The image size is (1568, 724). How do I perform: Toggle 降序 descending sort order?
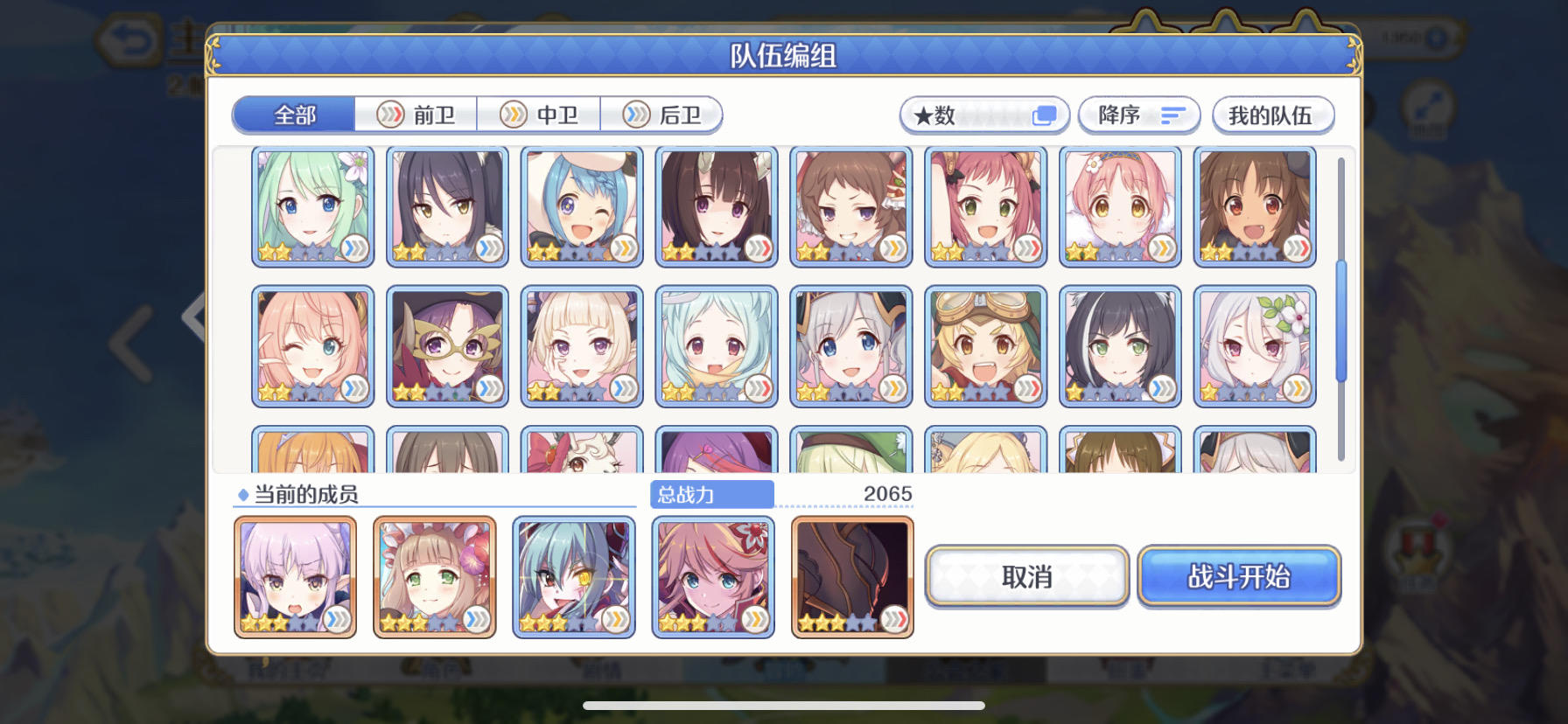pos(1137,115)
